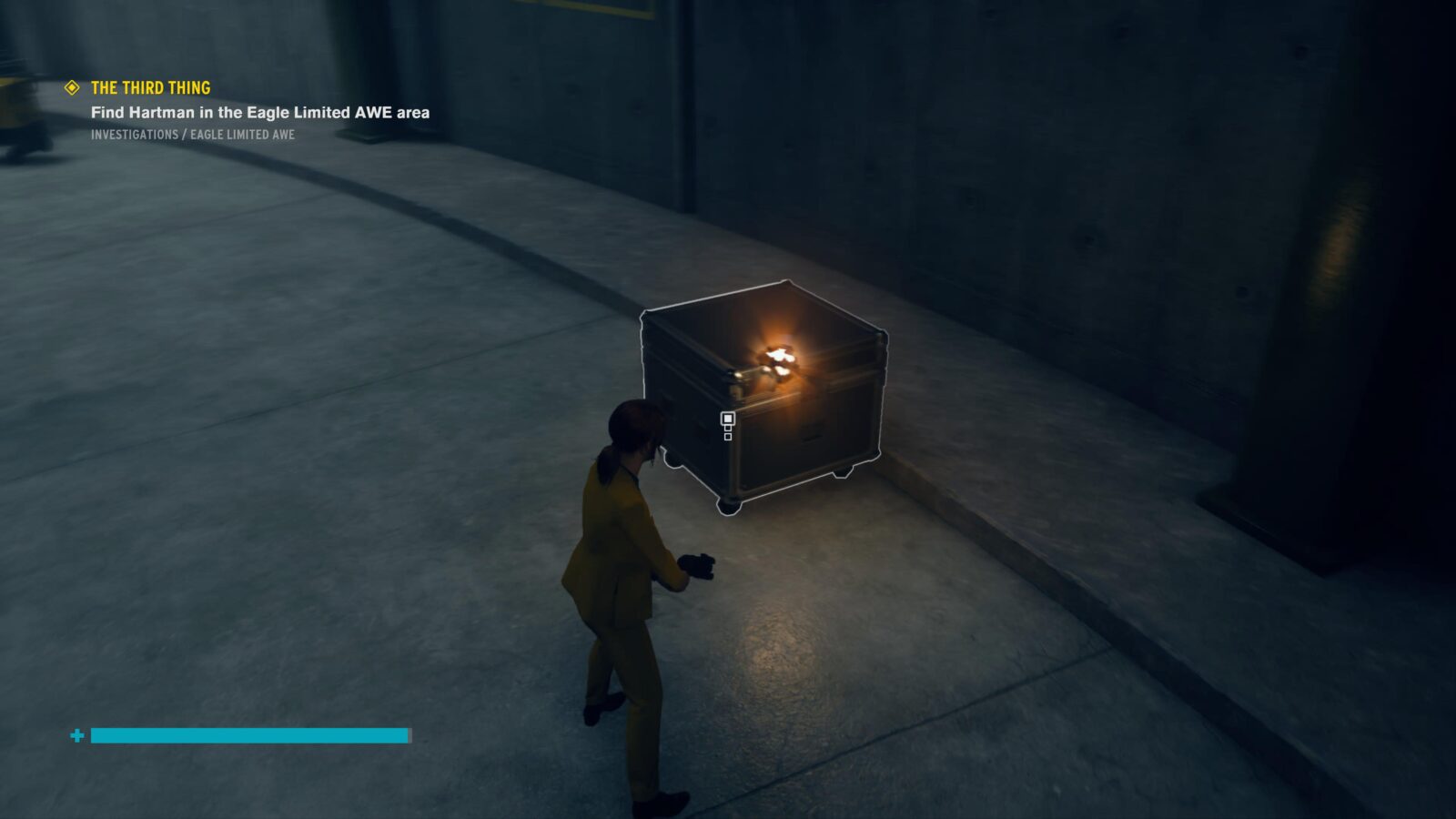This screenshot has width=1456, height=819.
Task: Click the health cross icon near the bar
Action: tap(76, 733)
